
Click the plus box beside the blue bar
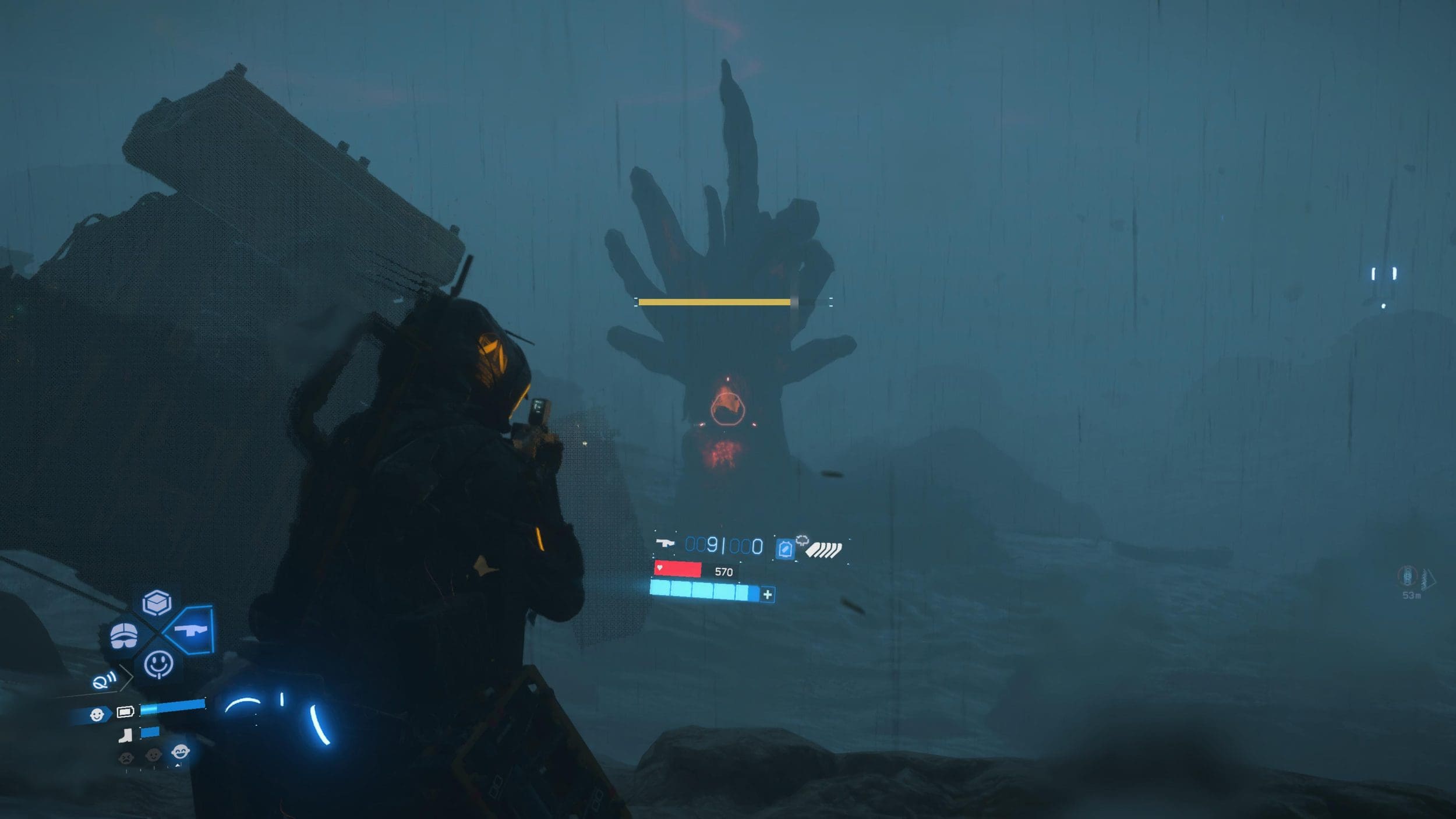tap(768, 594)
